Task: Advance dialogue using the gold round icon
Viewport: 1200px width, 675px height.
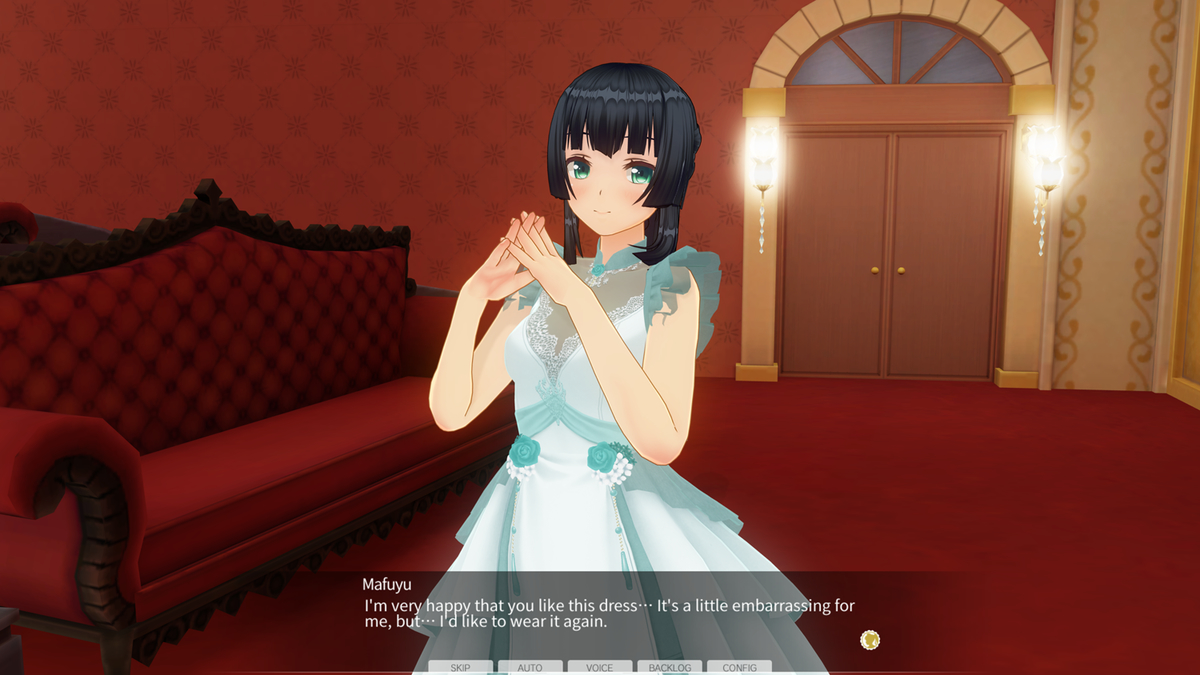Action: click(870, 639)
